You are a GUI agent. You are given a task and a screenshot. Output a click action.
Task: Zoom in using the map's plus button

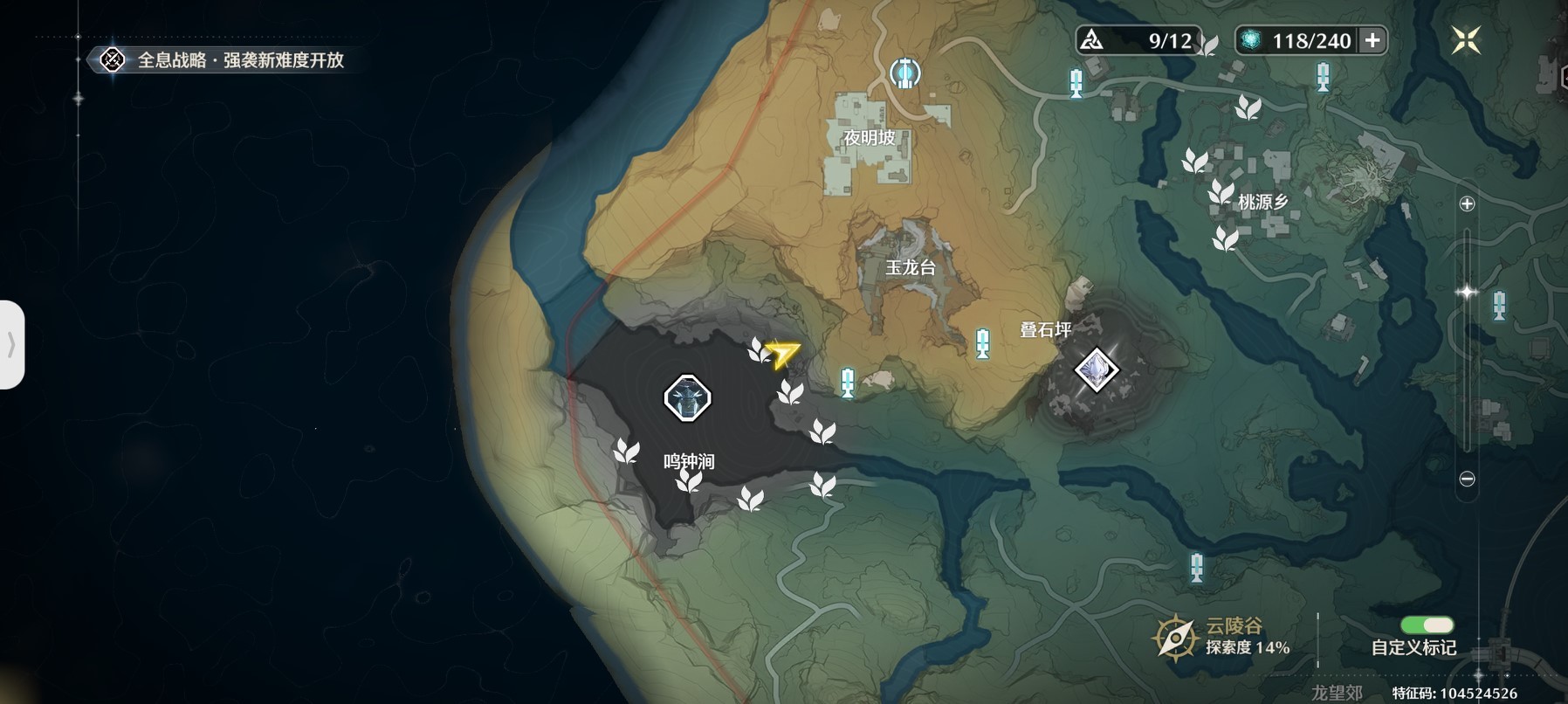[x=1467, y=204]
